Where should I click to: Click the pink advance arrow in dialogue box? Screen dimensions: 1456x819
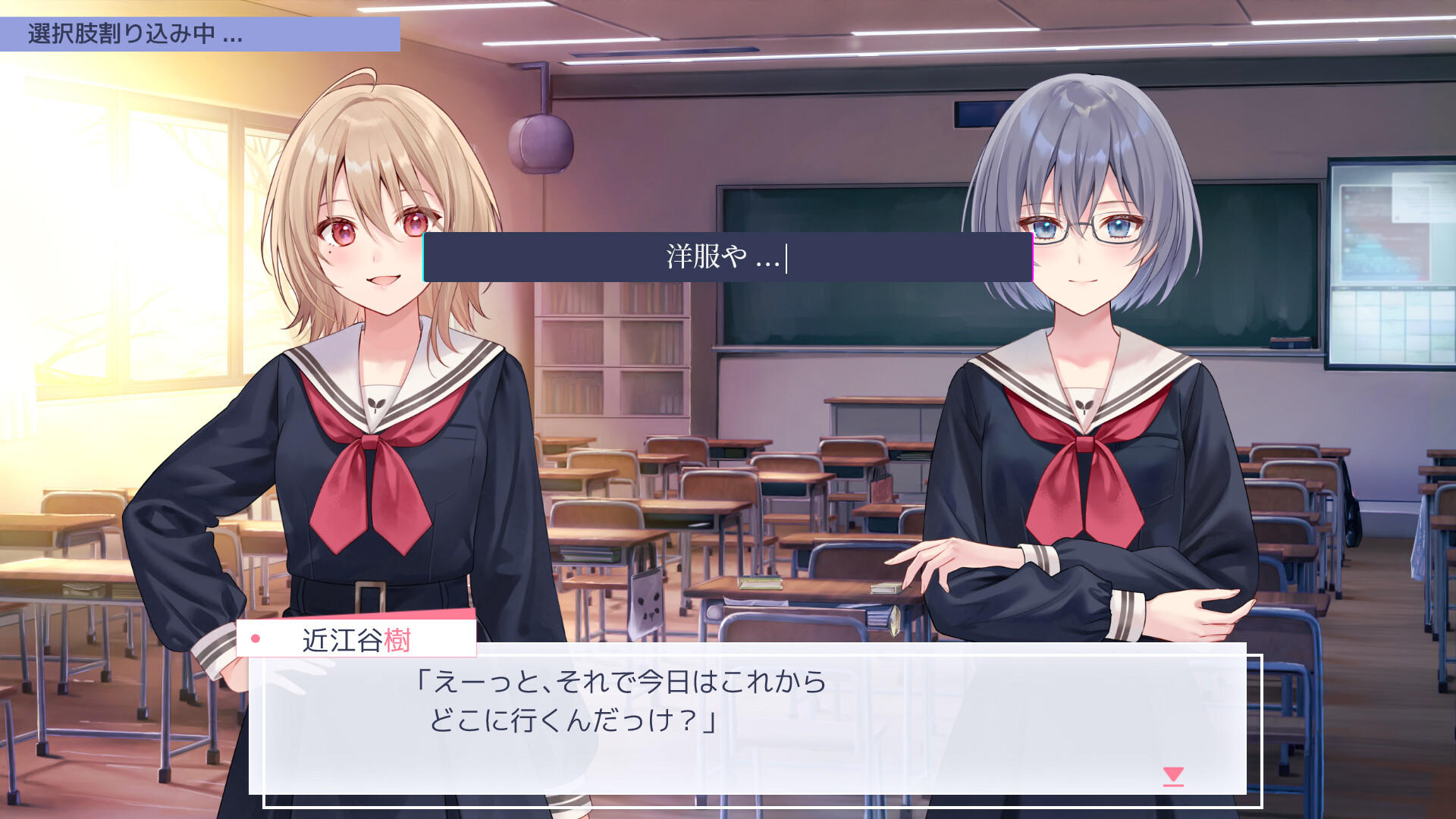[x=1175, y=775]
